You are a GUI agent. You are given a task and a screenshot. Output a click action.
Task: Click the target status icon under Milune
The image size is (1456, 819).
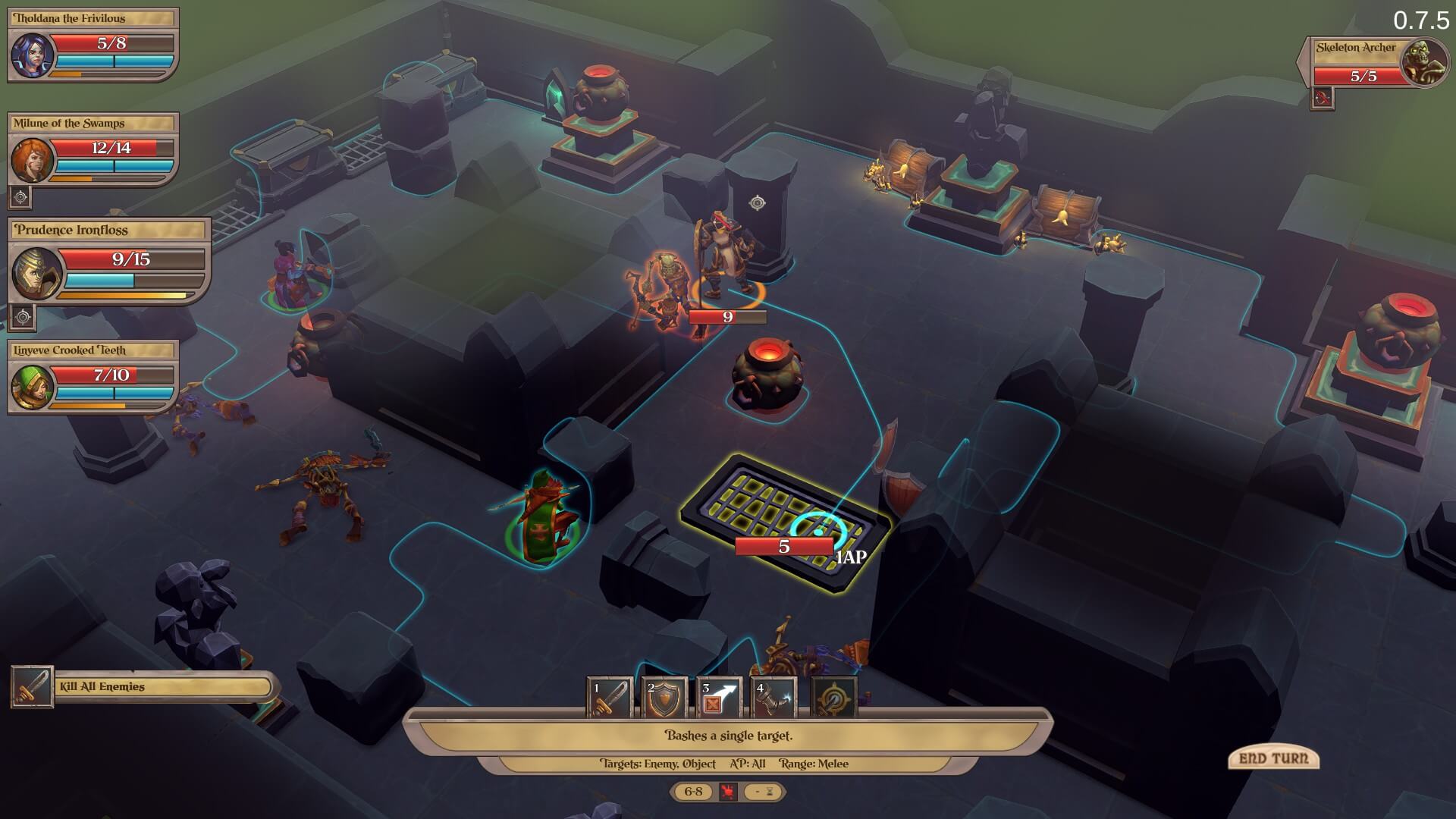20,198
